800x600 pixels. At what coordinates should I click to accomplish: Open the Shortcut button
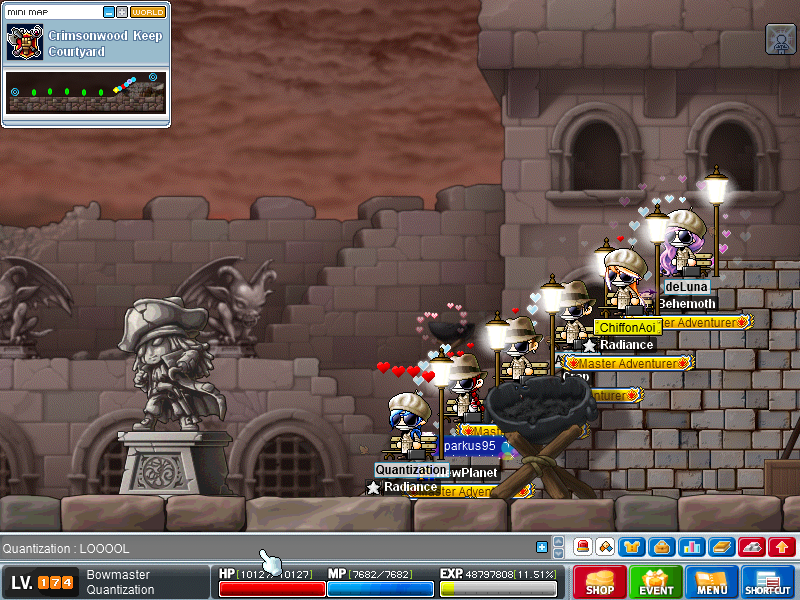pyautogui.click(x=768, y=582)
